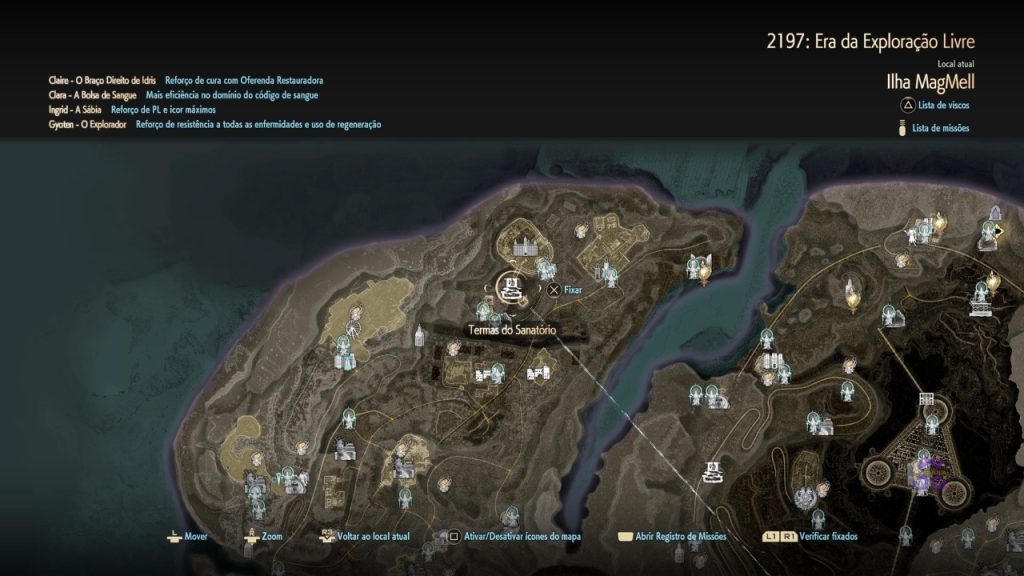This screenshot has height=576, width=1024.
Task: Select the grid-shaped gate icon above the triangular fortress
Action: (927, 399)
